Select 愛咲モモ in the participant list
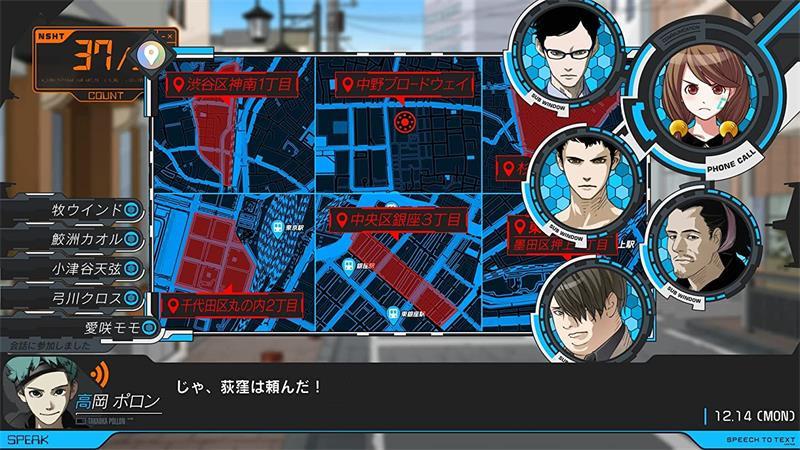 tap(110, 327)
